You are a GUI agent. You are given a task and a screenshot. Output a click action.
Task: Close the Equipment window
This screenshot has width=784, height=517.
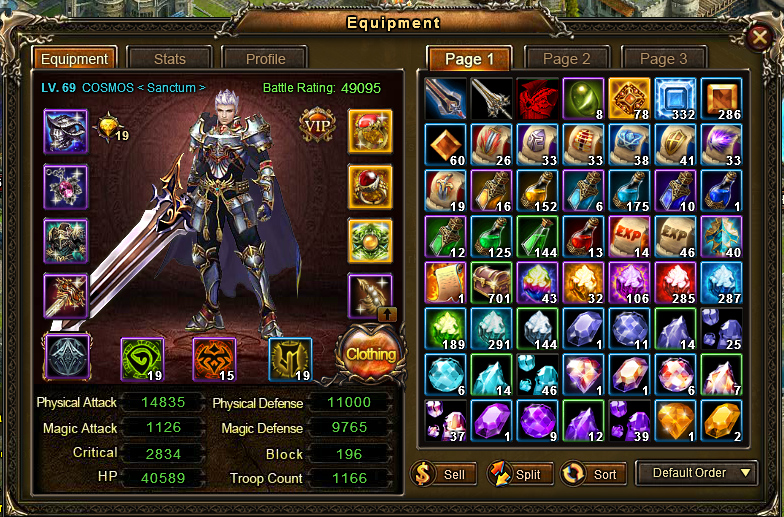(x=761, y=37)
